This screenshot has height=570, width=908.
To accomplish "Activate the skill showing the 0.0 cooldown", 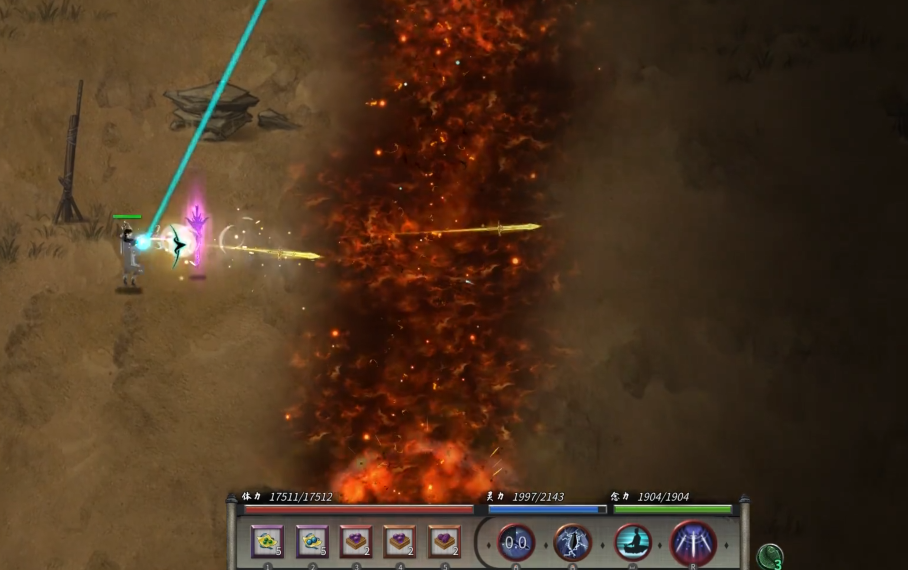I will (x=516, y=543).
